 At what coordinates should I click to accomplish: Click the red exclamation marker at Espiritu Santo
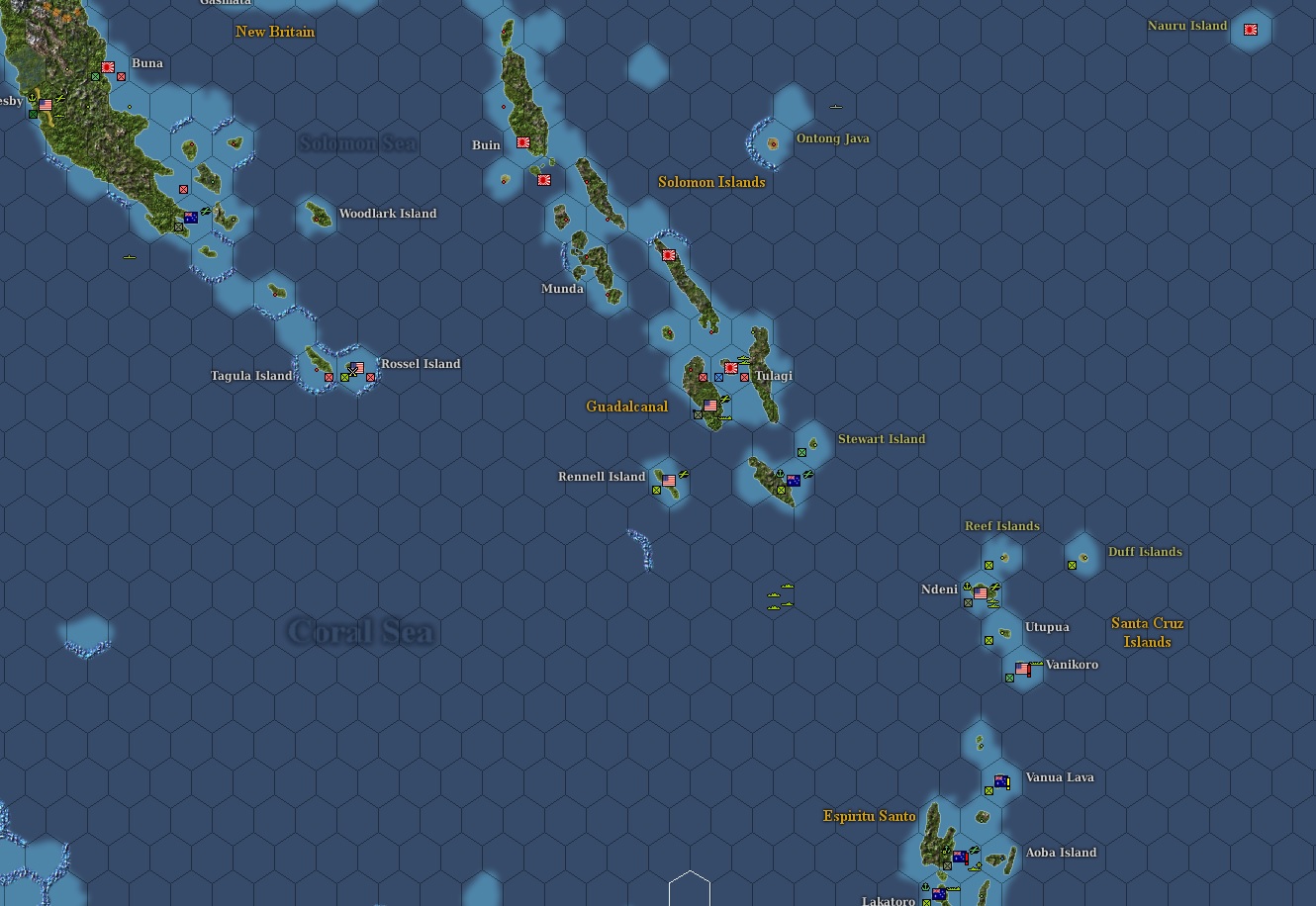967,859
